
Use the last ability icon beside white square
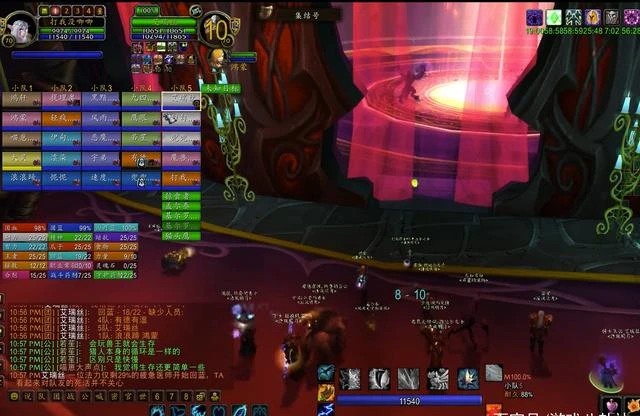click(x=469, y=378)
